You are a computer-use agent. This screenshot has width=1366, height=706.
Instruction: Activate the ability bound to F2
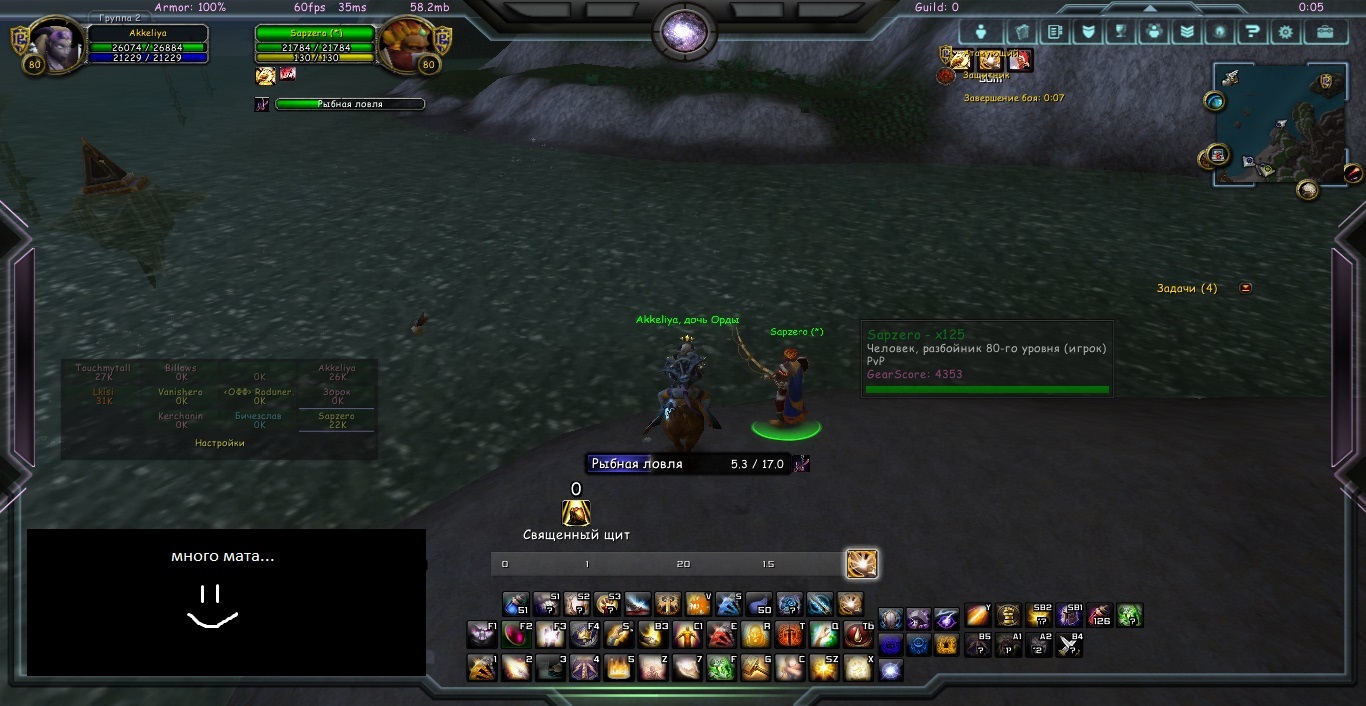517,635
